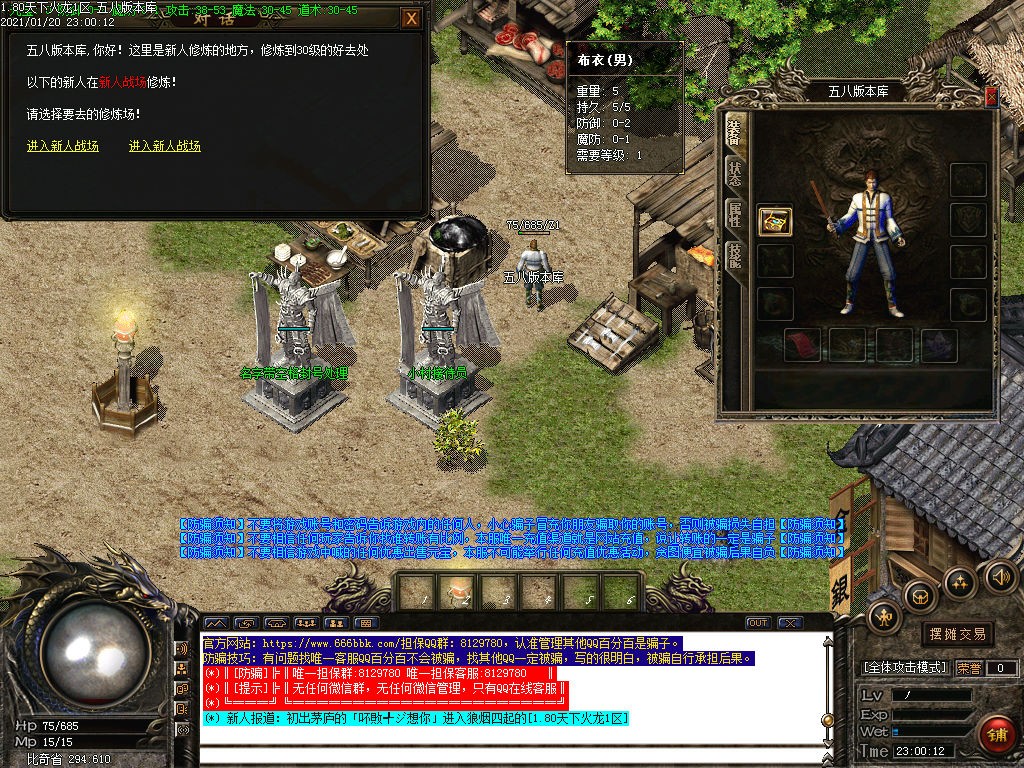Close the NPC dialogue window

(x=410, y=18)
